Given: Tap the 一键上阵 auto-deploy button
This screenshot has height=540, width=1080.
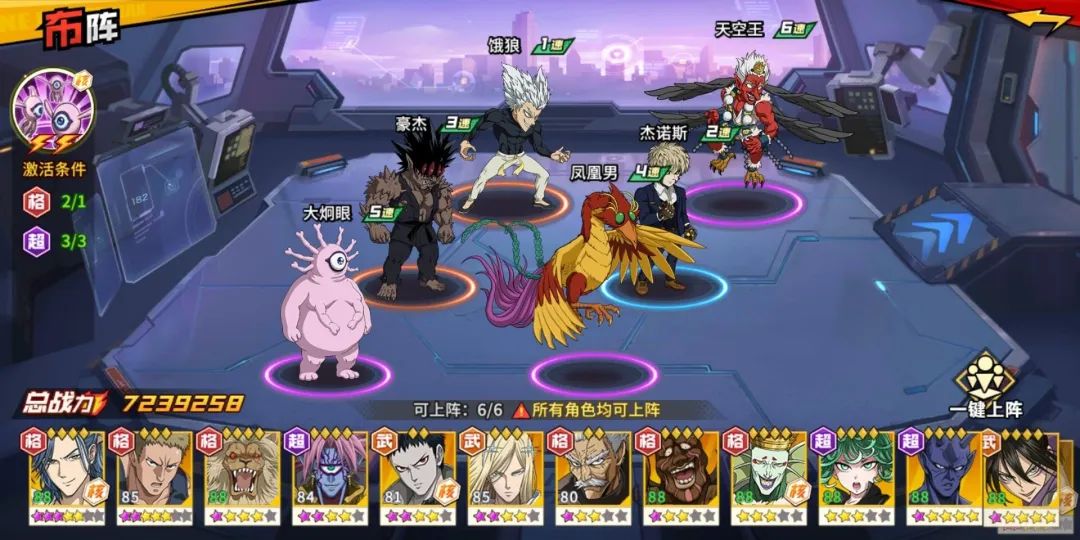Looking at the screenshot, I should (x=987, y=383).
